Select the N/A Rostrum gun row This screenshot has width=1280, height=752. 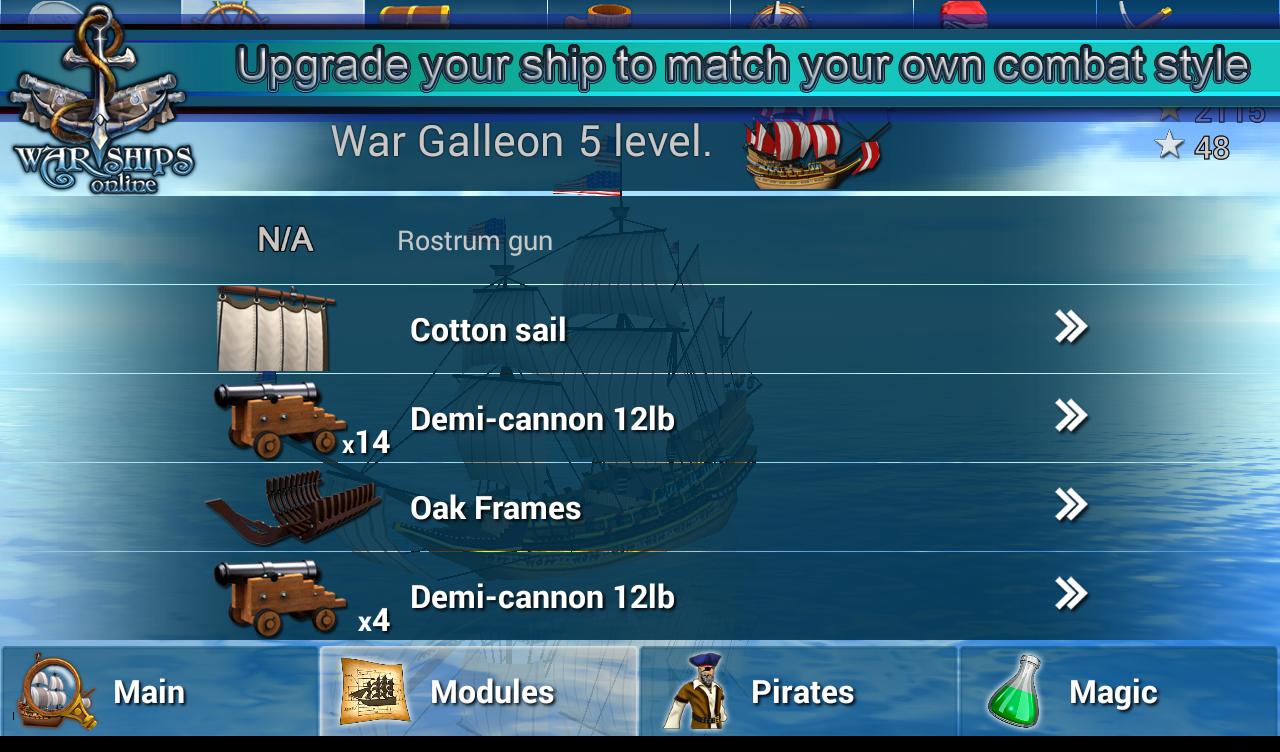pyautogui.click(x=474, y=241)
